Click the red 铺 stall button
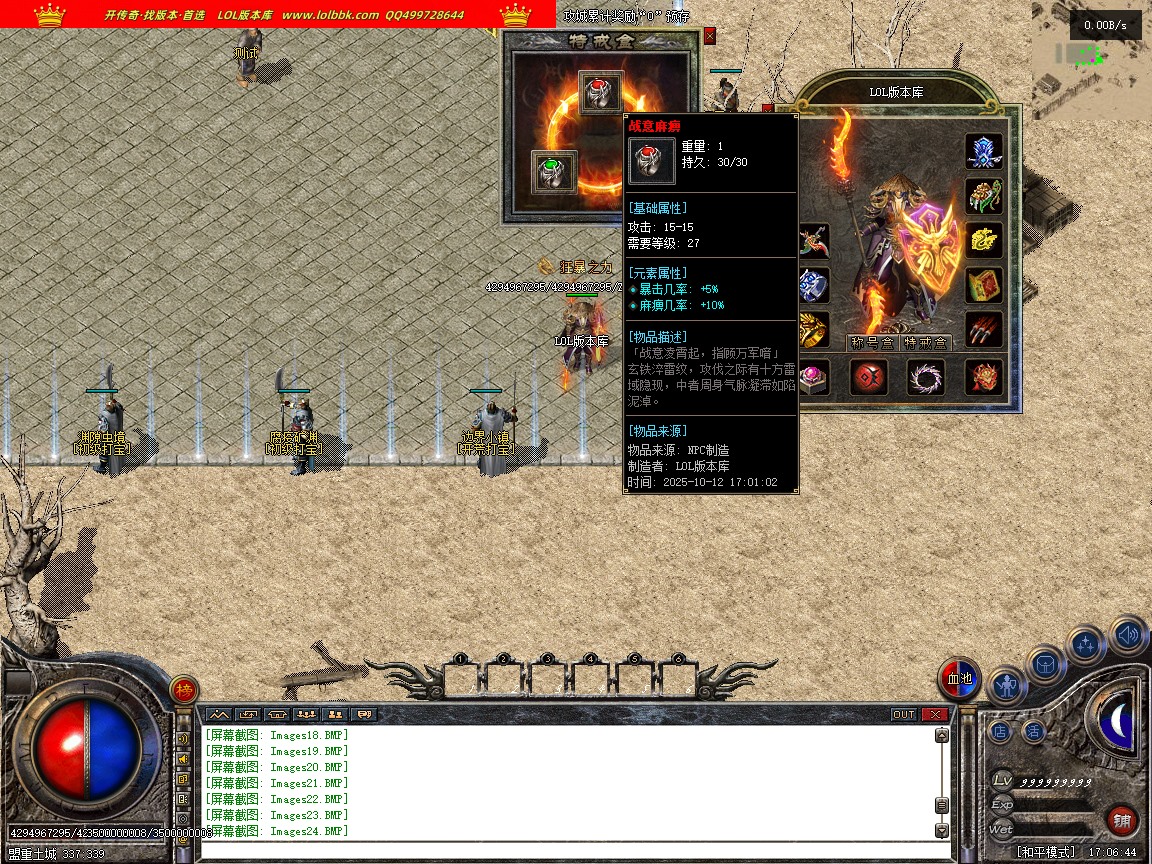This screenshot has width=1152, height=864. (x=1124, y=822)
